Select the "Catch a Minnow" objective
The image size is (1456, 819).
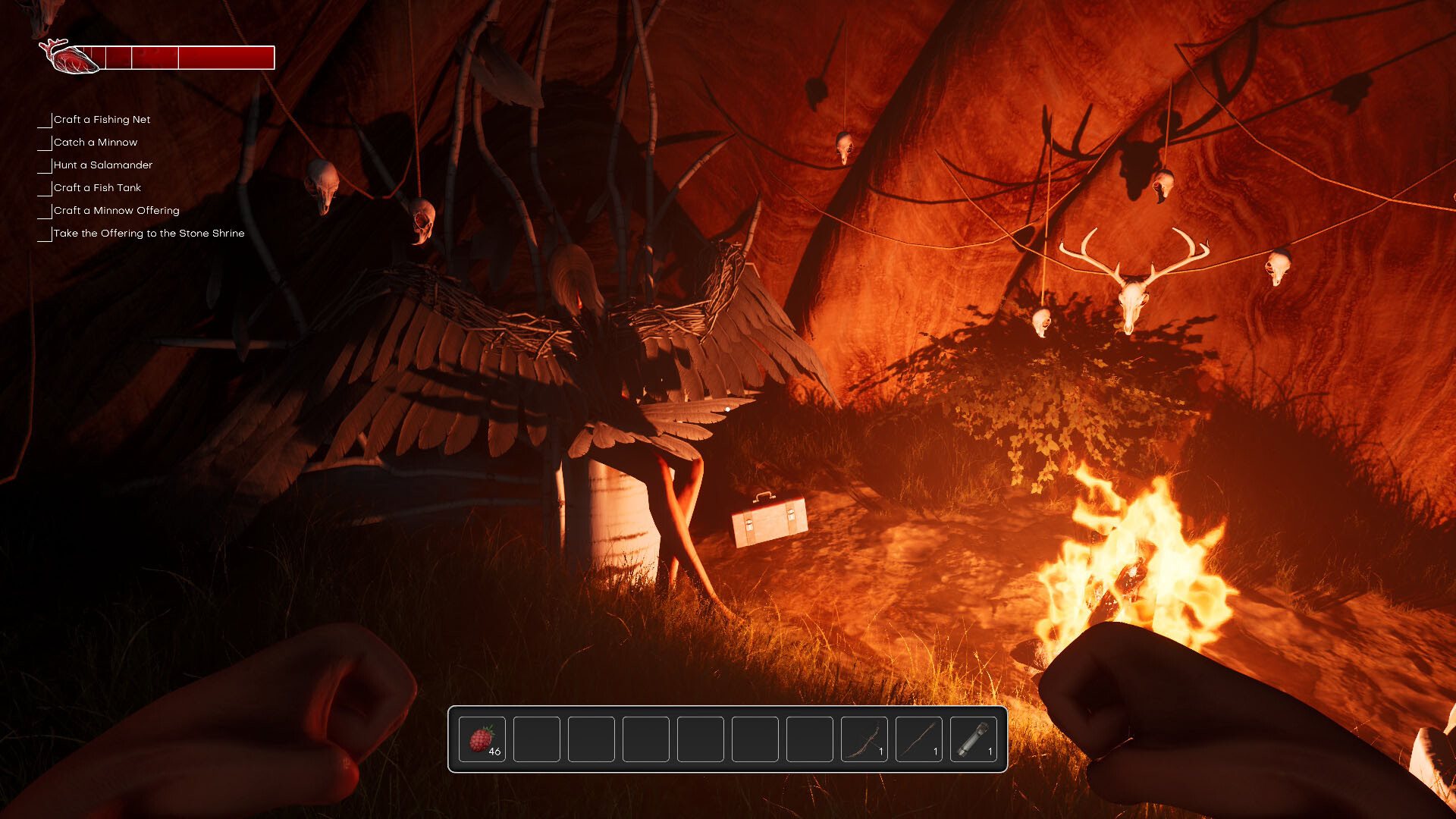(96, 143)
